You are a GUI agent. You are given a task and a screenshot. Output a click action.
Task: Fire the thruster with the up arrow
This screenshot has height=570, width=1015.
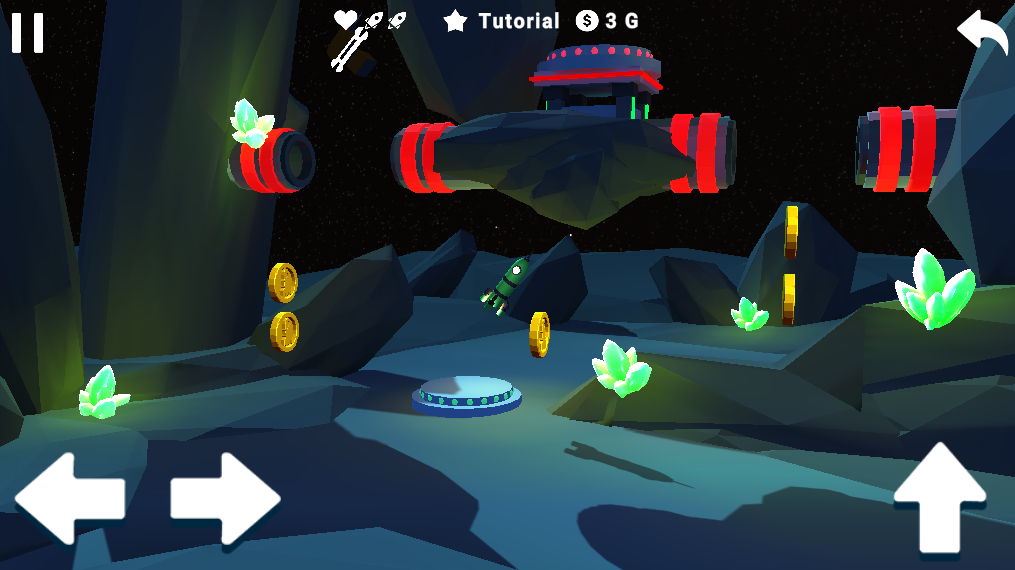pos(939,497)
